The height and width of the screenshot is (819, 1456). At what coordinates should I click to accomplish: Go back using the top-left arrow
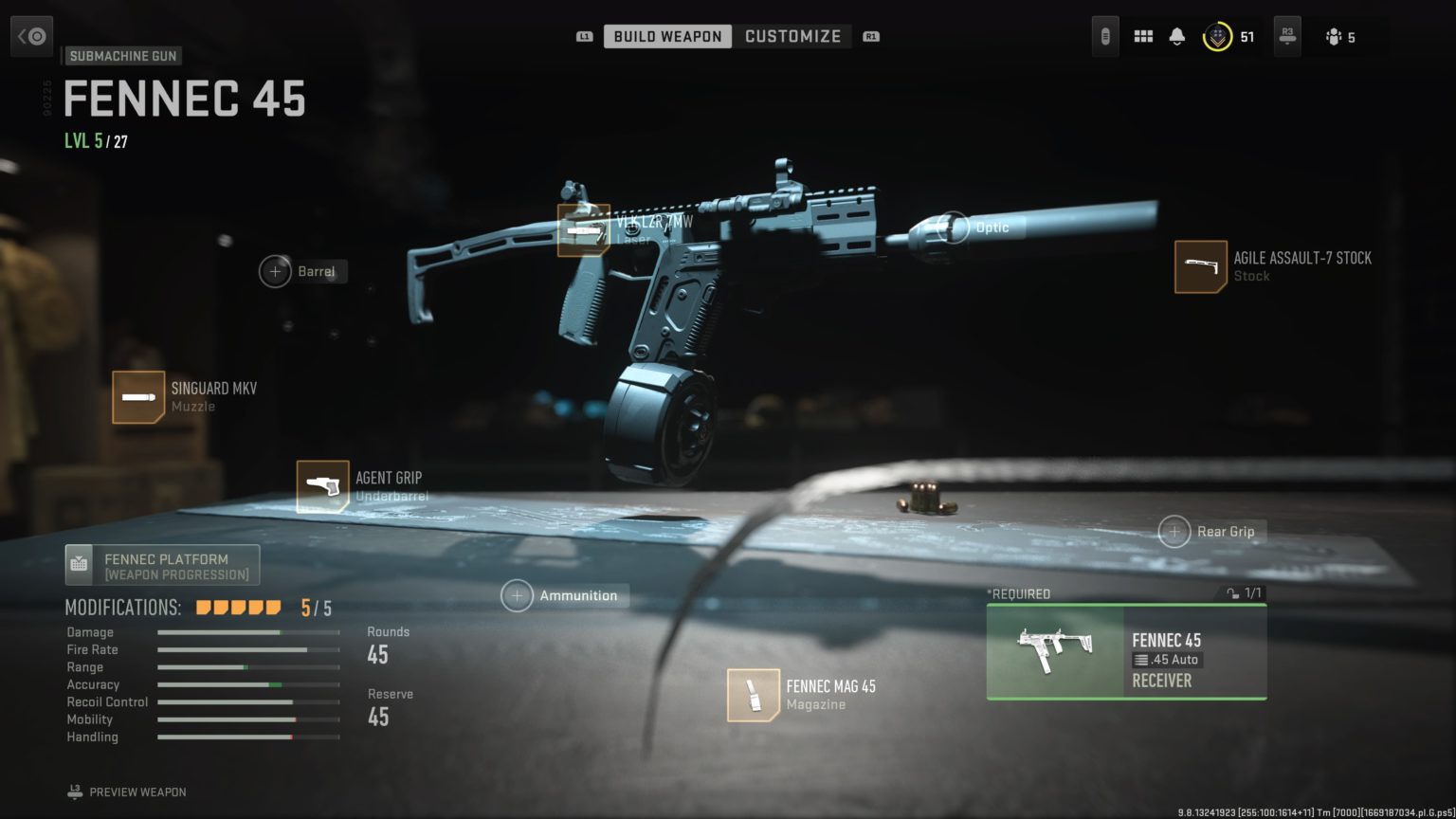point(32,36)
